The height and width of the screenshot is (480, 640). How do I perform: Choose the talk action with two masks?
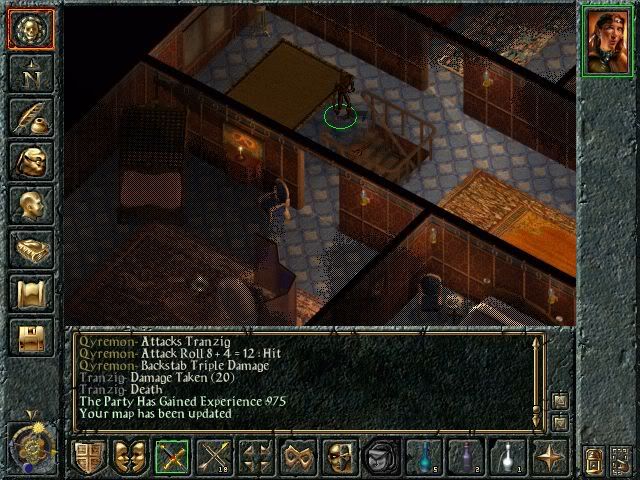tap(131, 457)
